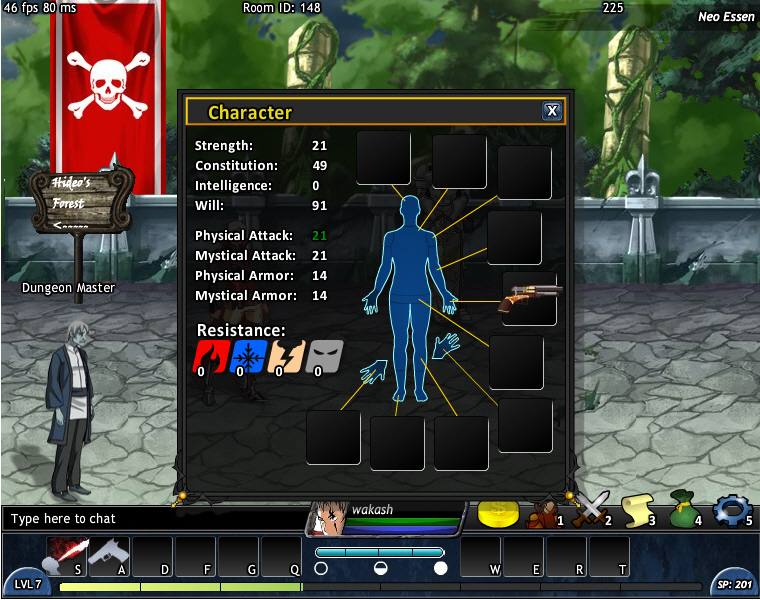The width and height of the screenshot is (760, 600).
Task: Select the ice resistance icon
Action: 246,355
